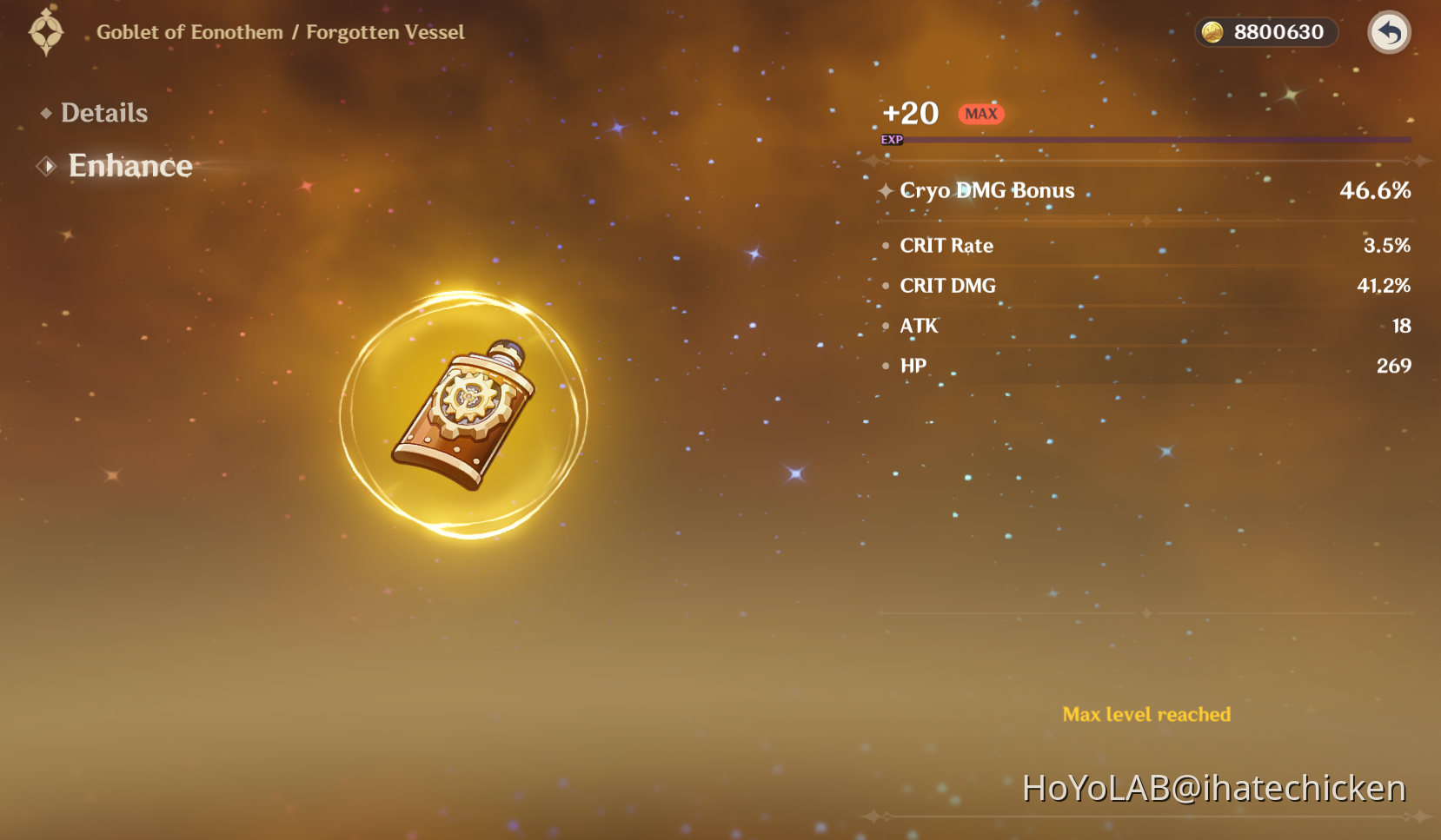1441x840 pixels.
Task: Open the breadcrumb Goblet of Eonothem
Action: click(187, 32)
